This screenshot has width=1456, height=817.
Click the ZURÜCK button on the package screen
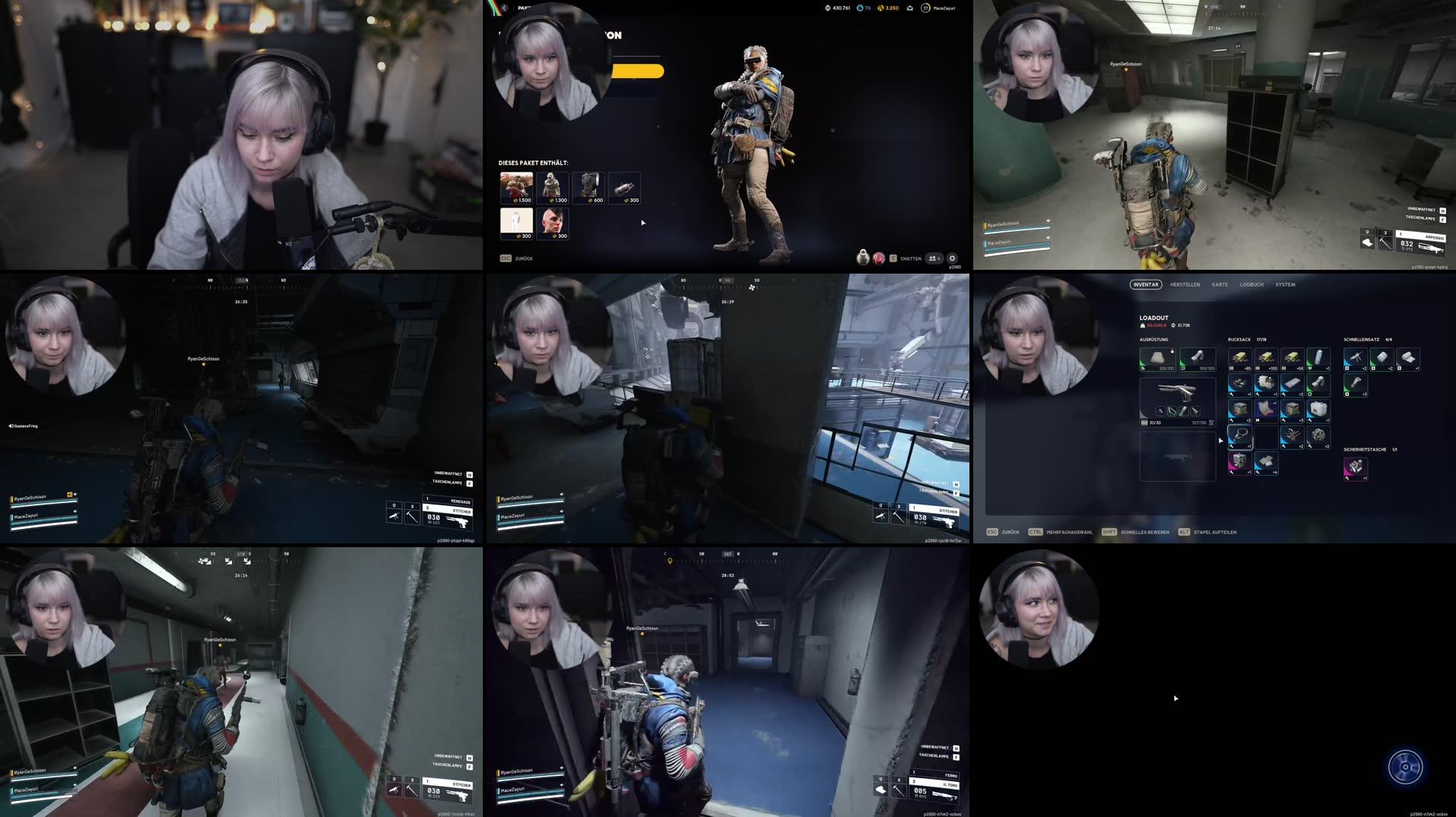[521, 258]
